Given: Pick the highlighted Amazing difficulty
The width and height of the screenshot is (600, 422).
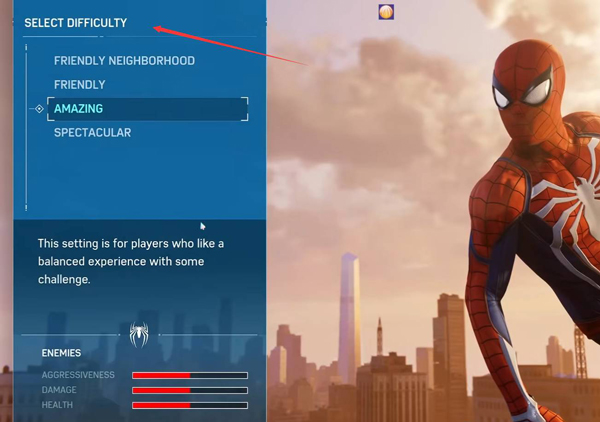Looking at the screenshot, I should 79,109.
